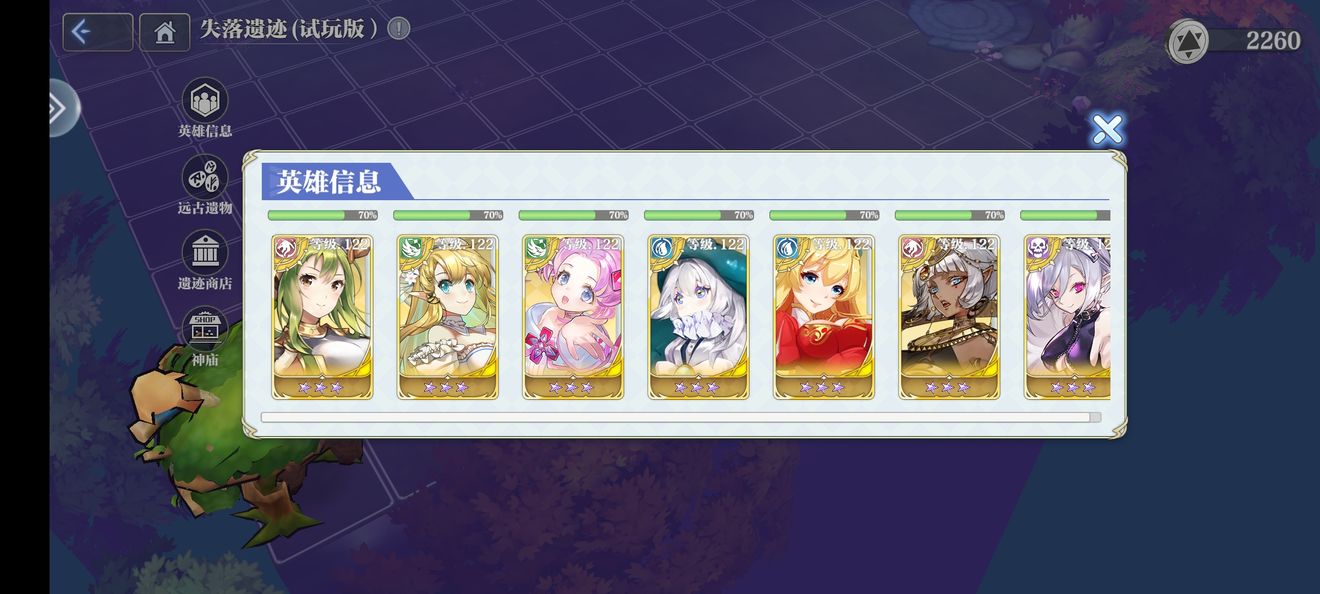Close the hero info panel
The image size is (1320, 594).
pos(1106,129)
